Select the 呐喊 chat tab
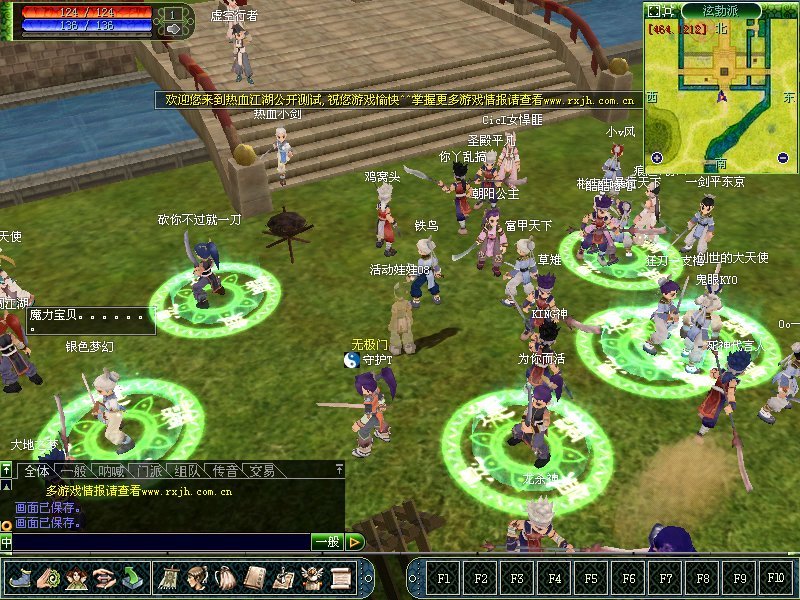800x600 pixels. click(x=111, y=471)
